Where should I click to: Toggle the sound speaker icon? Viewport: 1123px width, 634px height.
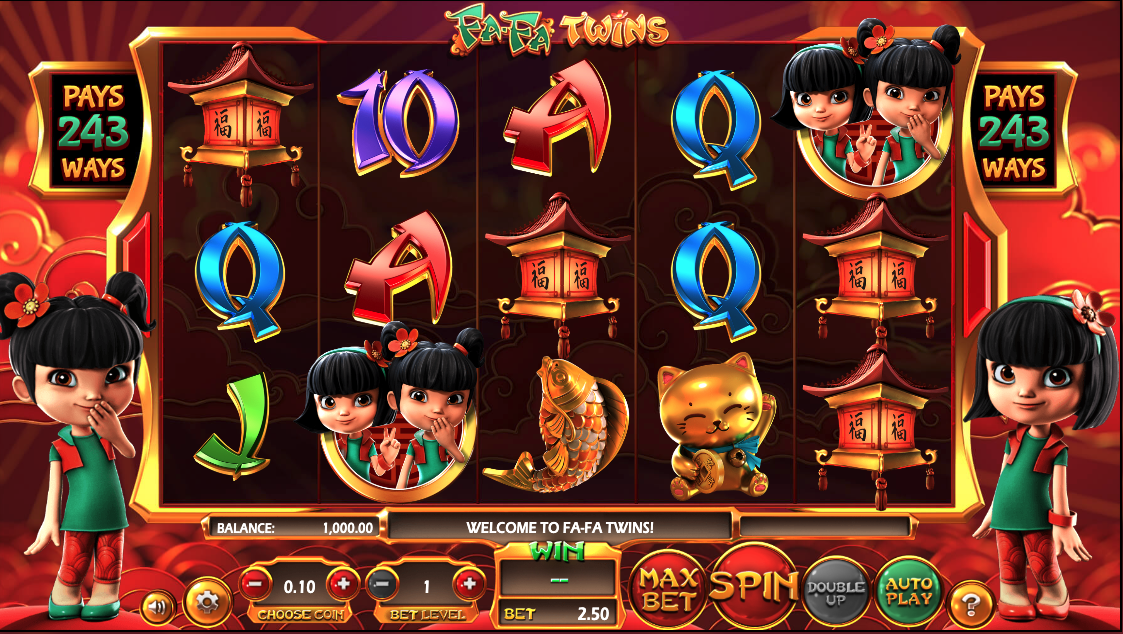click(x=156, y=605)
